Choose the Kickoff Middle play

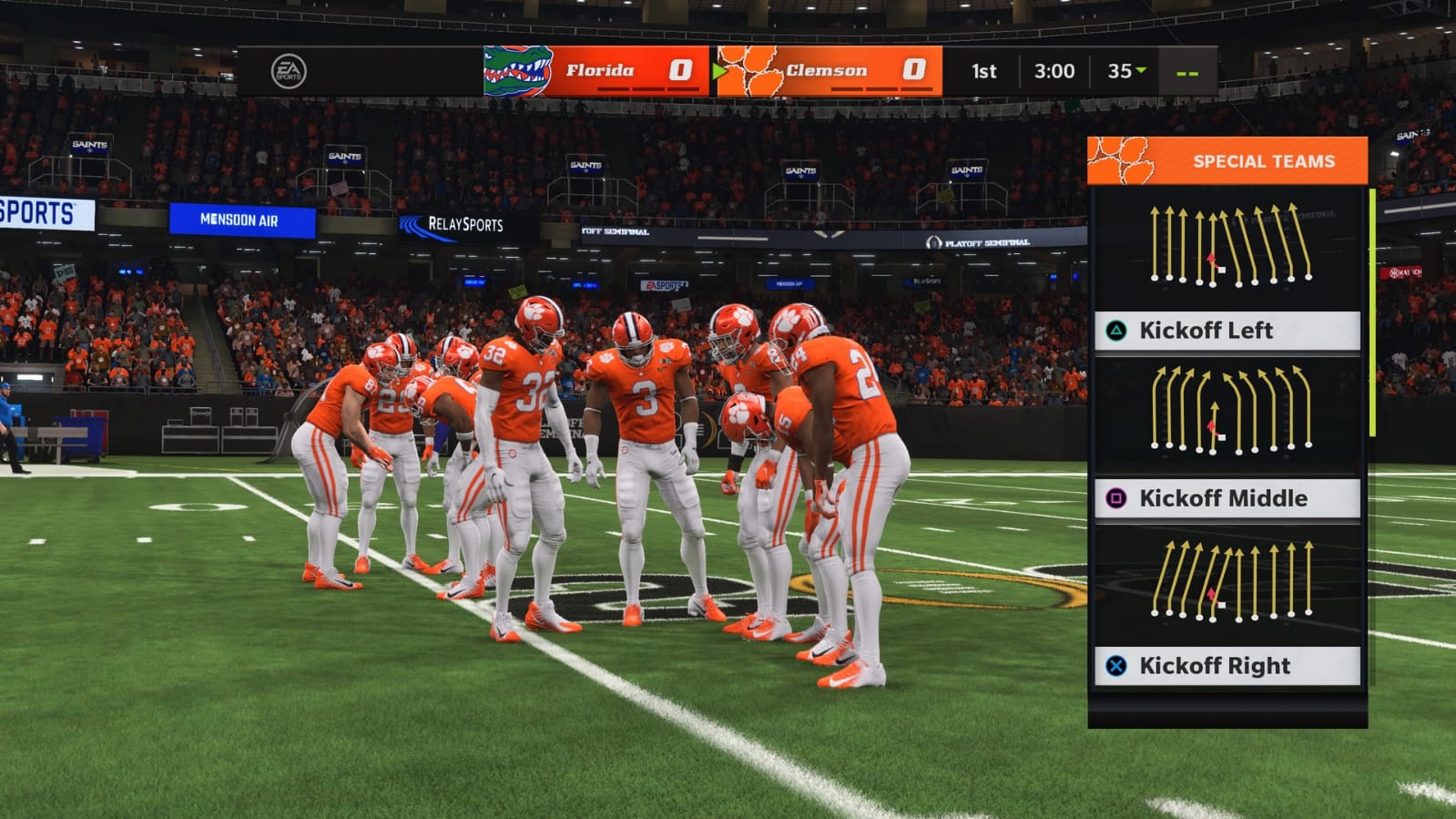(1227, 498)
